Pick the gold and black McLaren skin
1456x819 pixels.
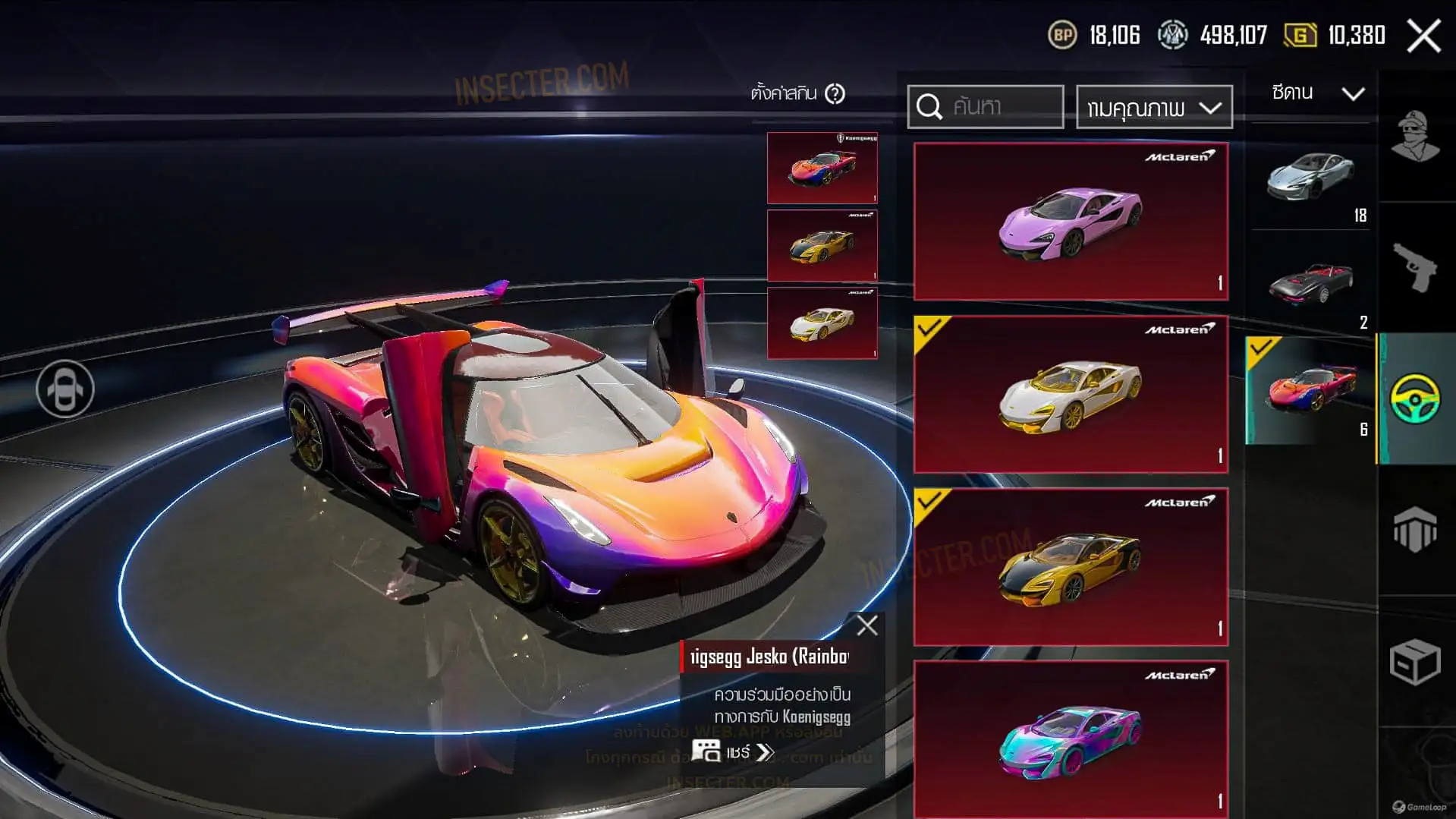coord(1070,567)
